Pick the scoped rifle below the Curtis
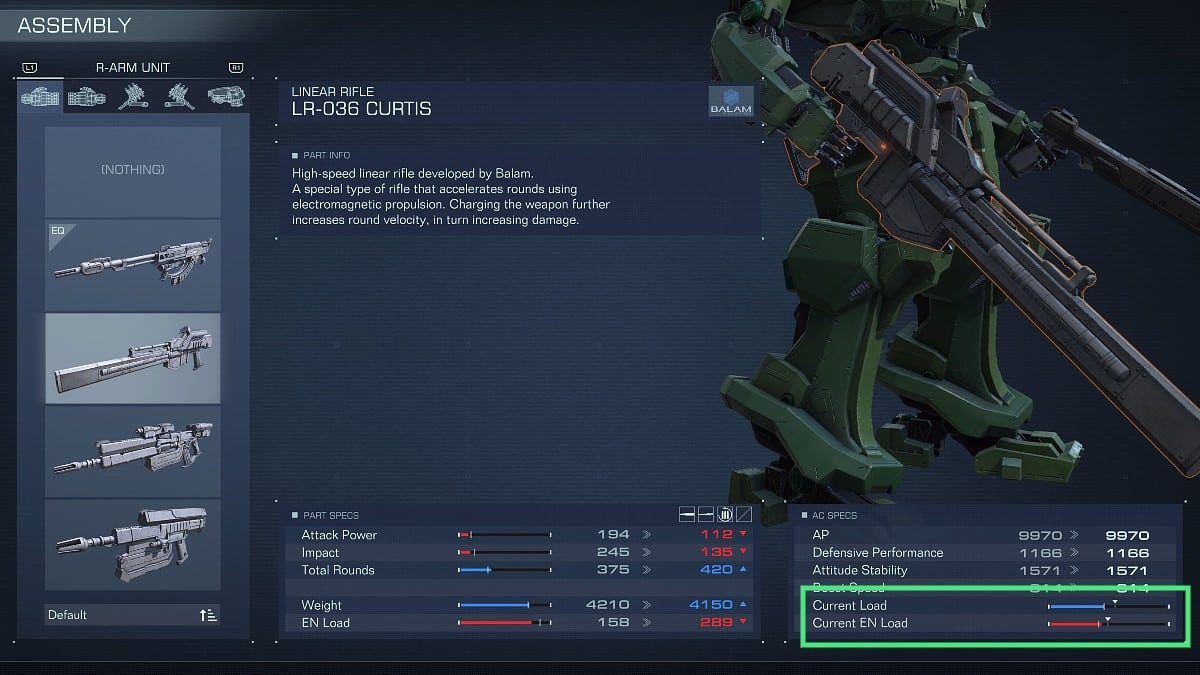The image size is (1200, 675). [x=133, y=451]
